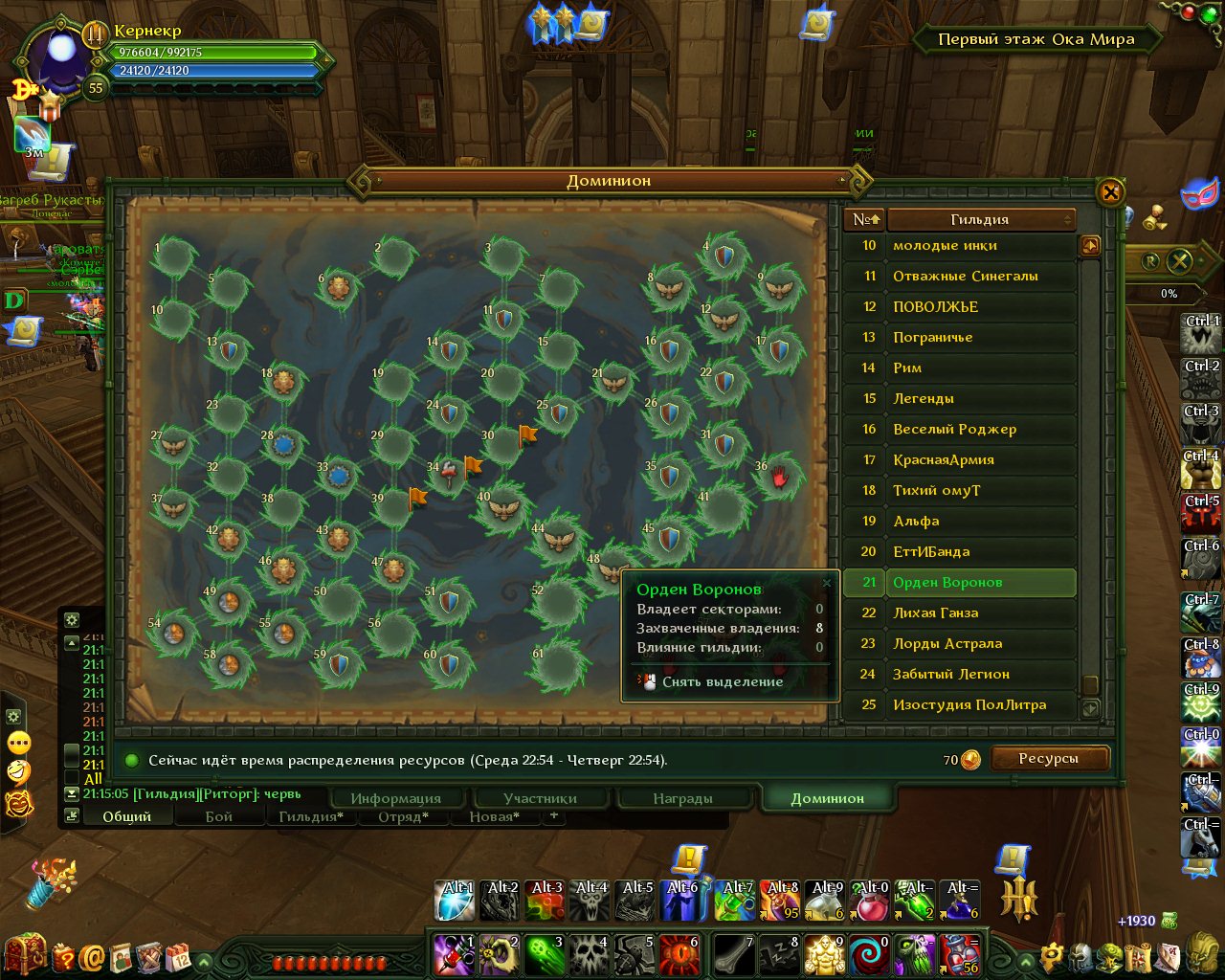Select the ПОВОЛЖЬЕ guild entry
Screen dimensions: 1225x980
tap(959, 306)
